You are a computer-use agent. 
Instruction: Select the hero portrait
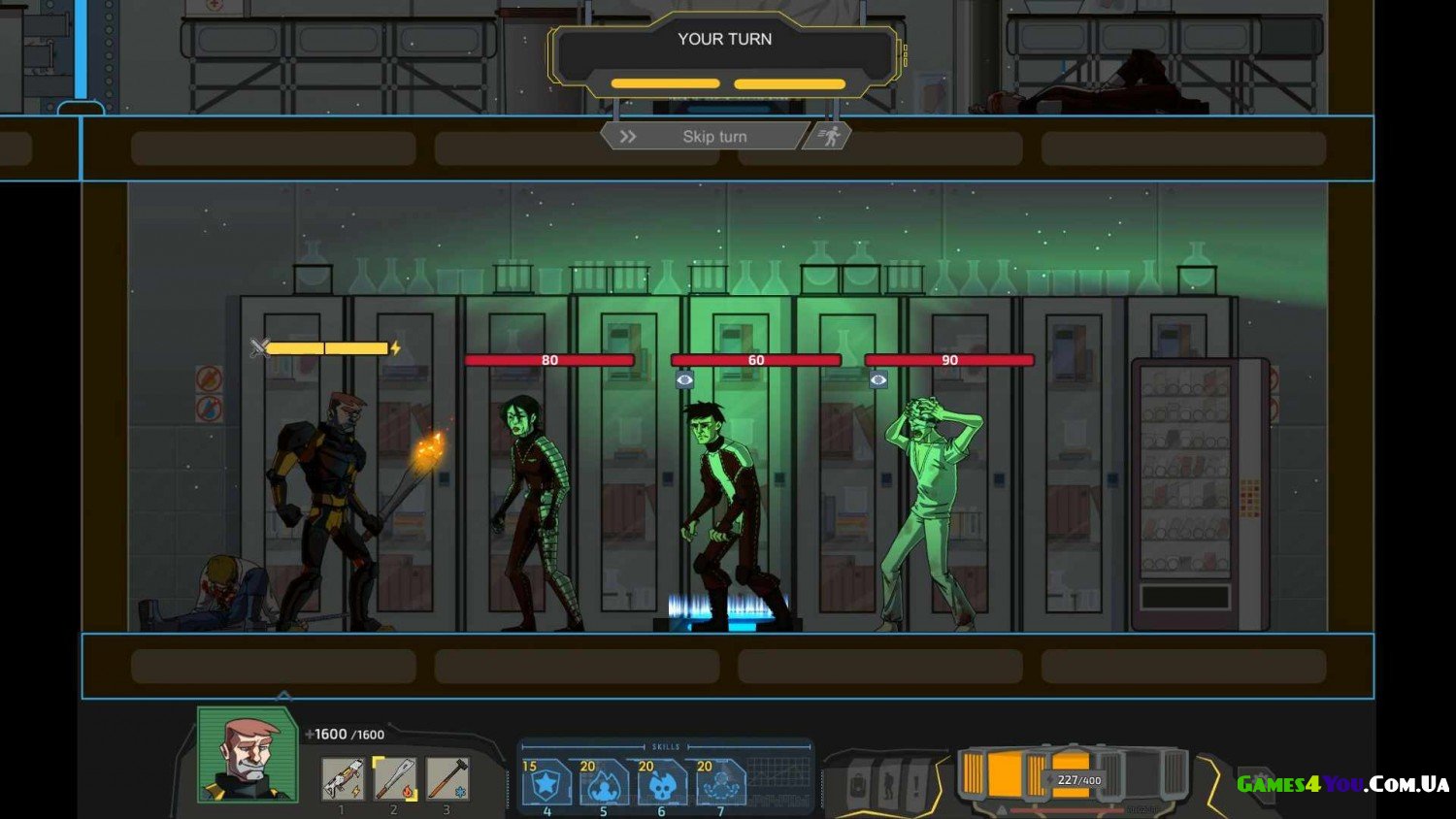click(248, 754)
